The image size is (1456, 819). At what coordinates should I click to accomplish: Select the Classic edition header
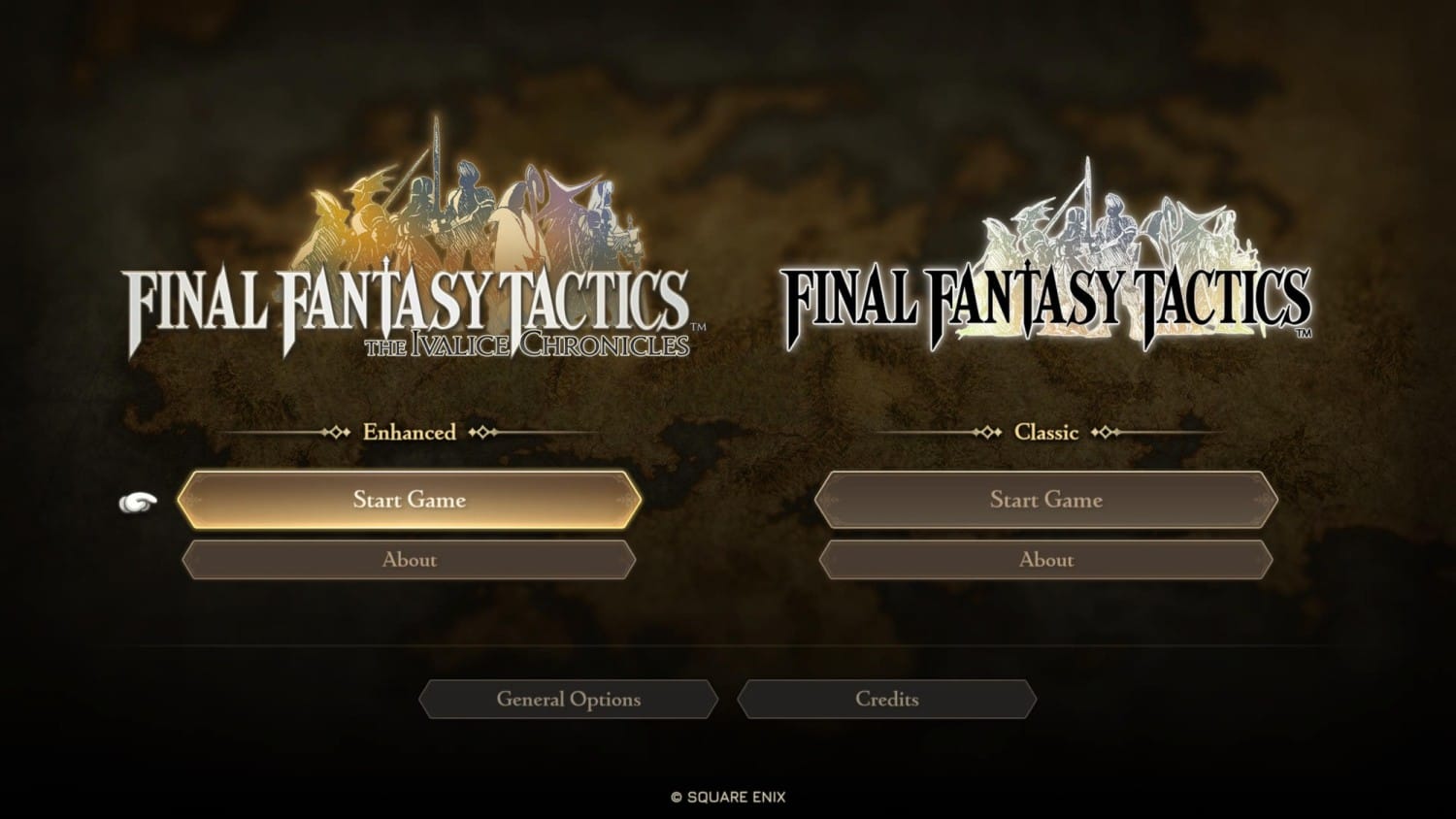pos(1046,433)
